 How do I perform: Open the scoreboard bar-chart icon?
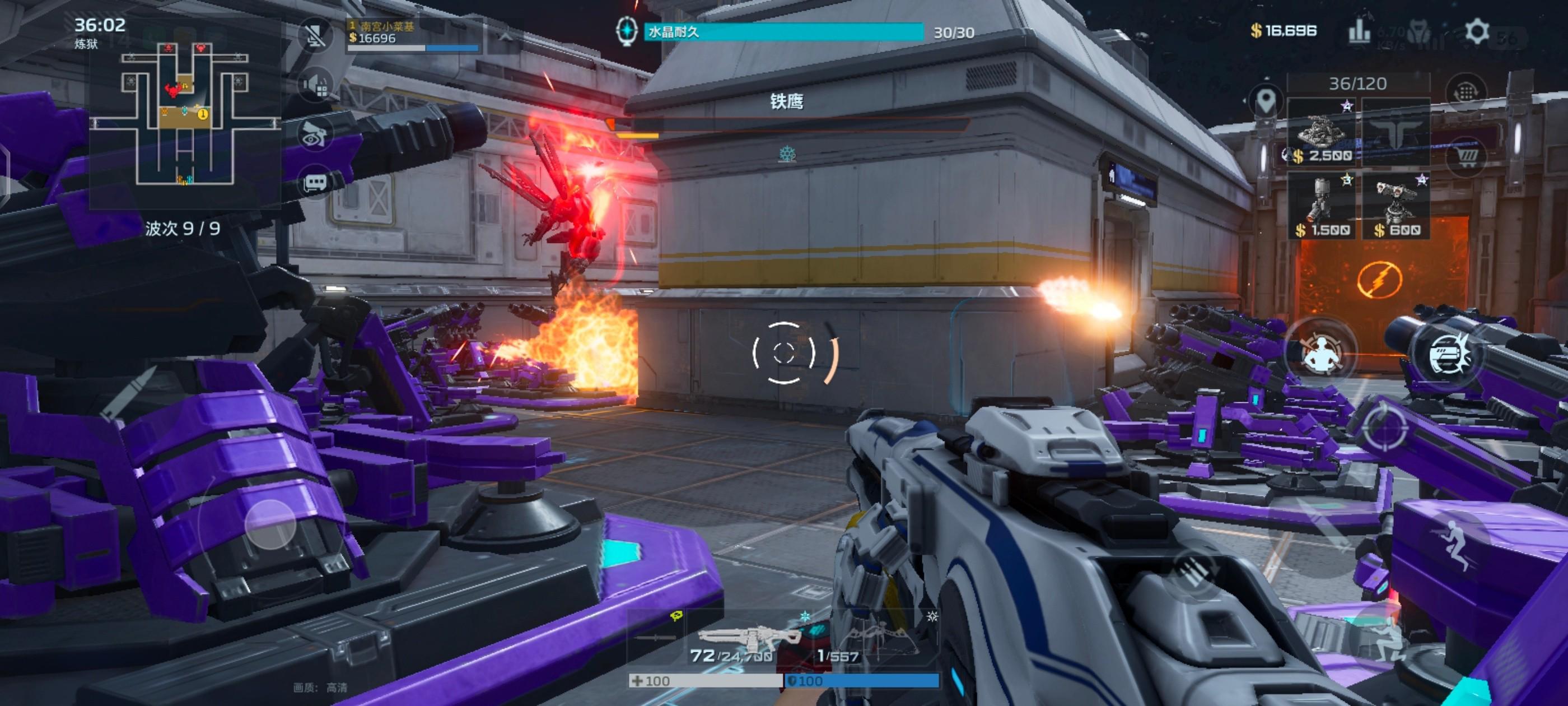1359,32
